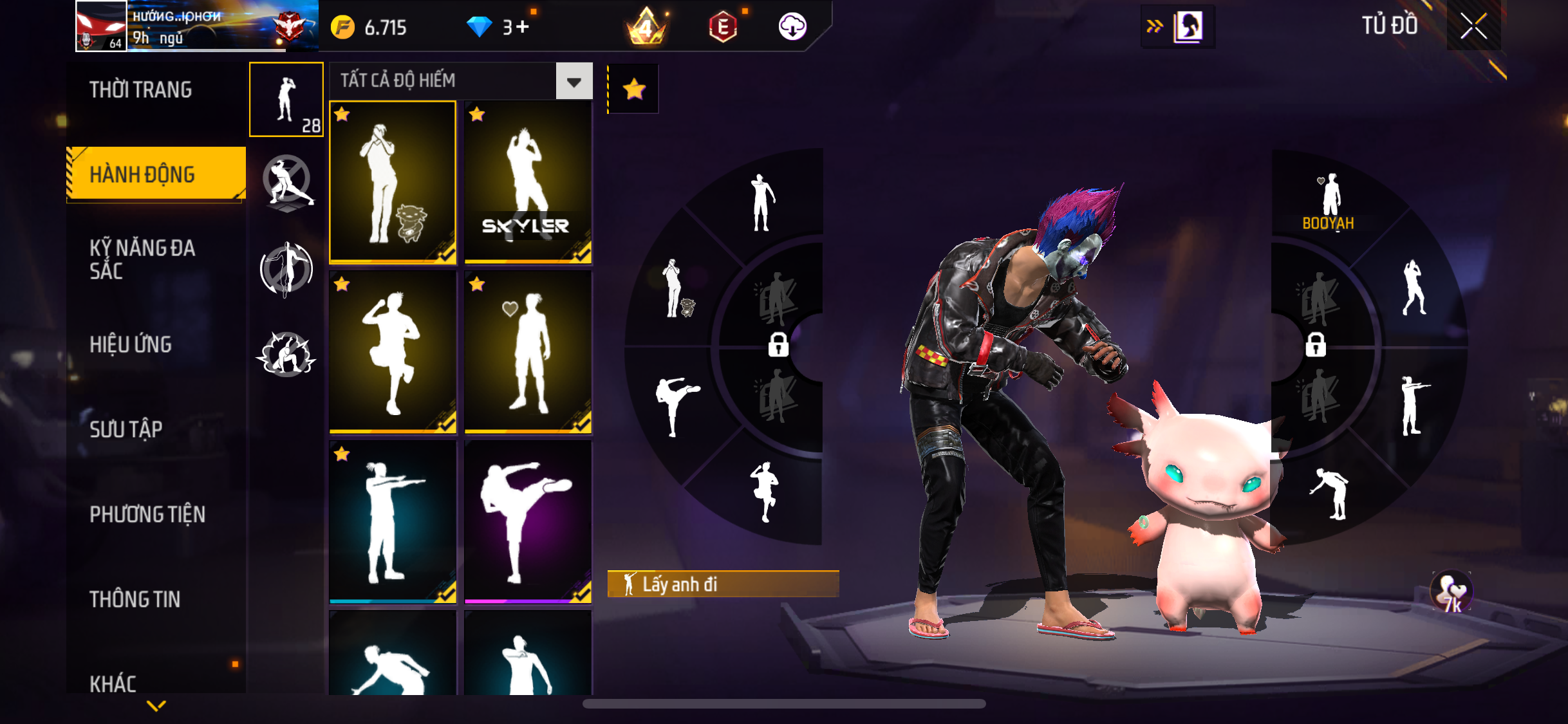Click the diamond currency add button
Screen dimensions: 1568x724
522,27
